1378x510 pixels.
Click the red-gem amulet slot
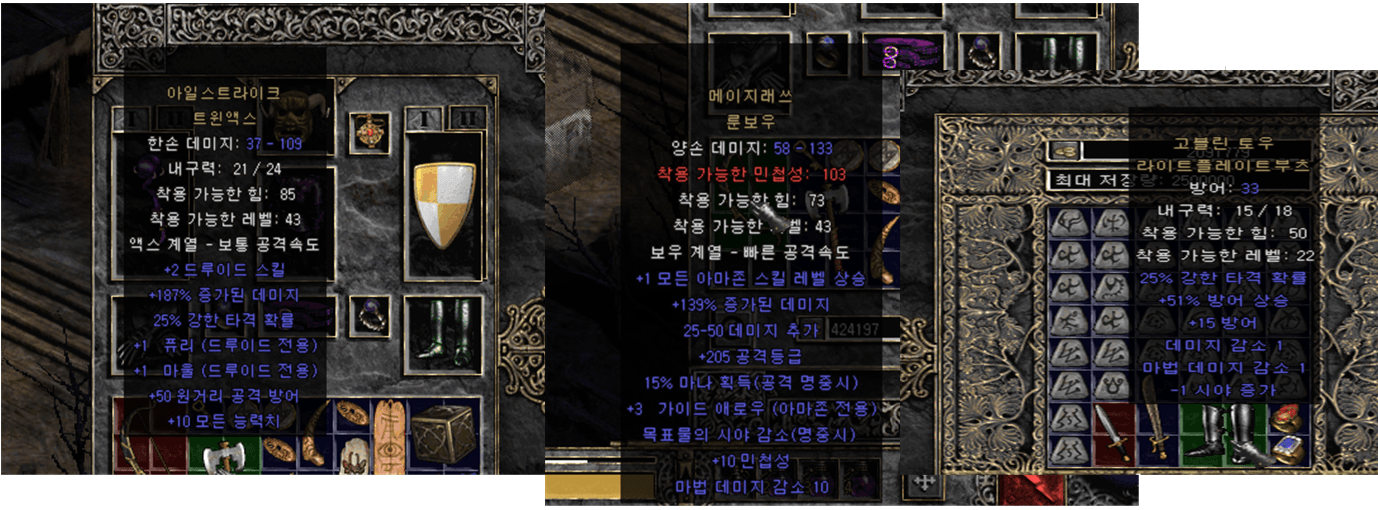click(369, 132)
